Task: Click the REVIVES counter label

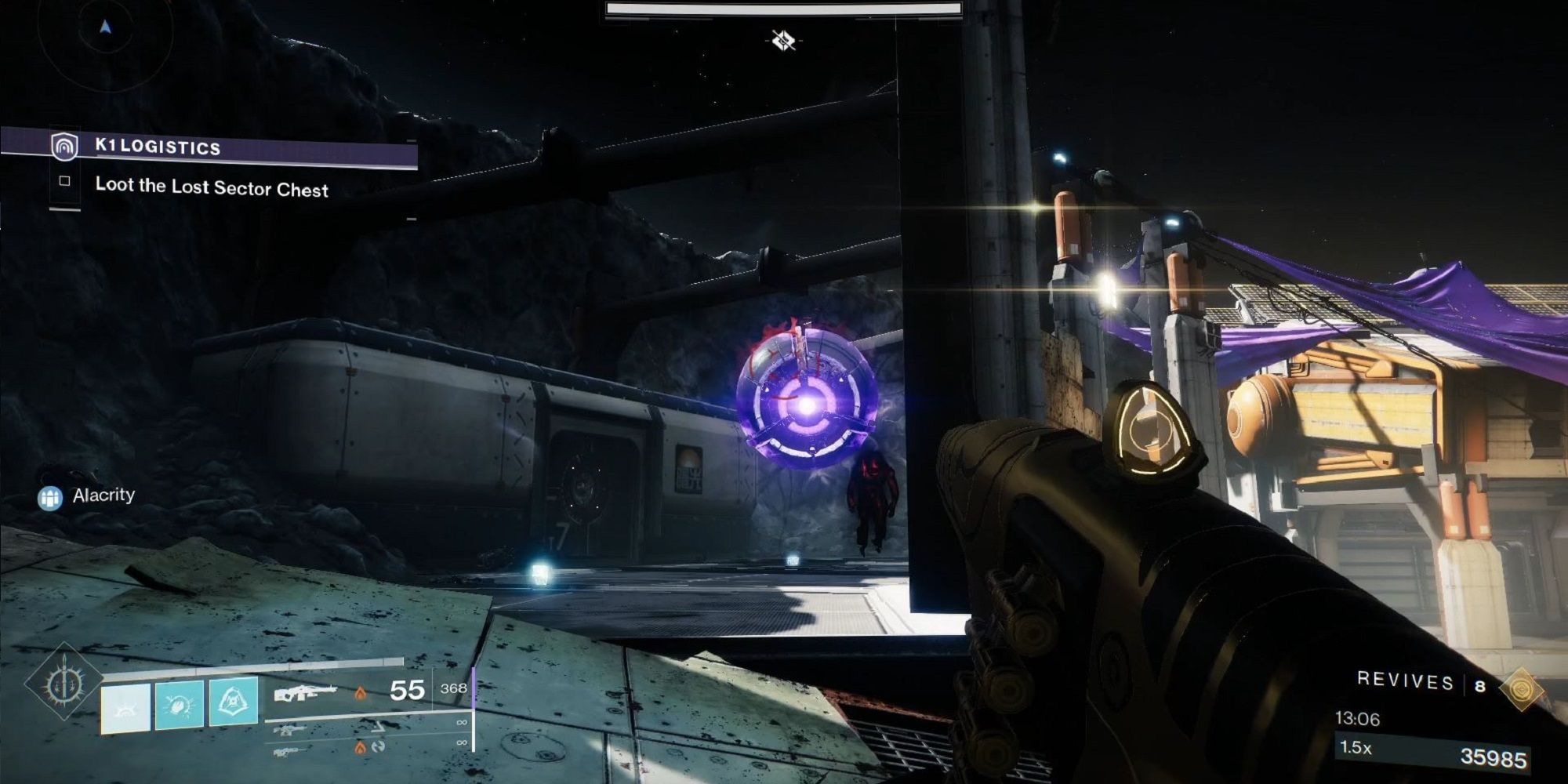Action: click(x=1403, y=682)
